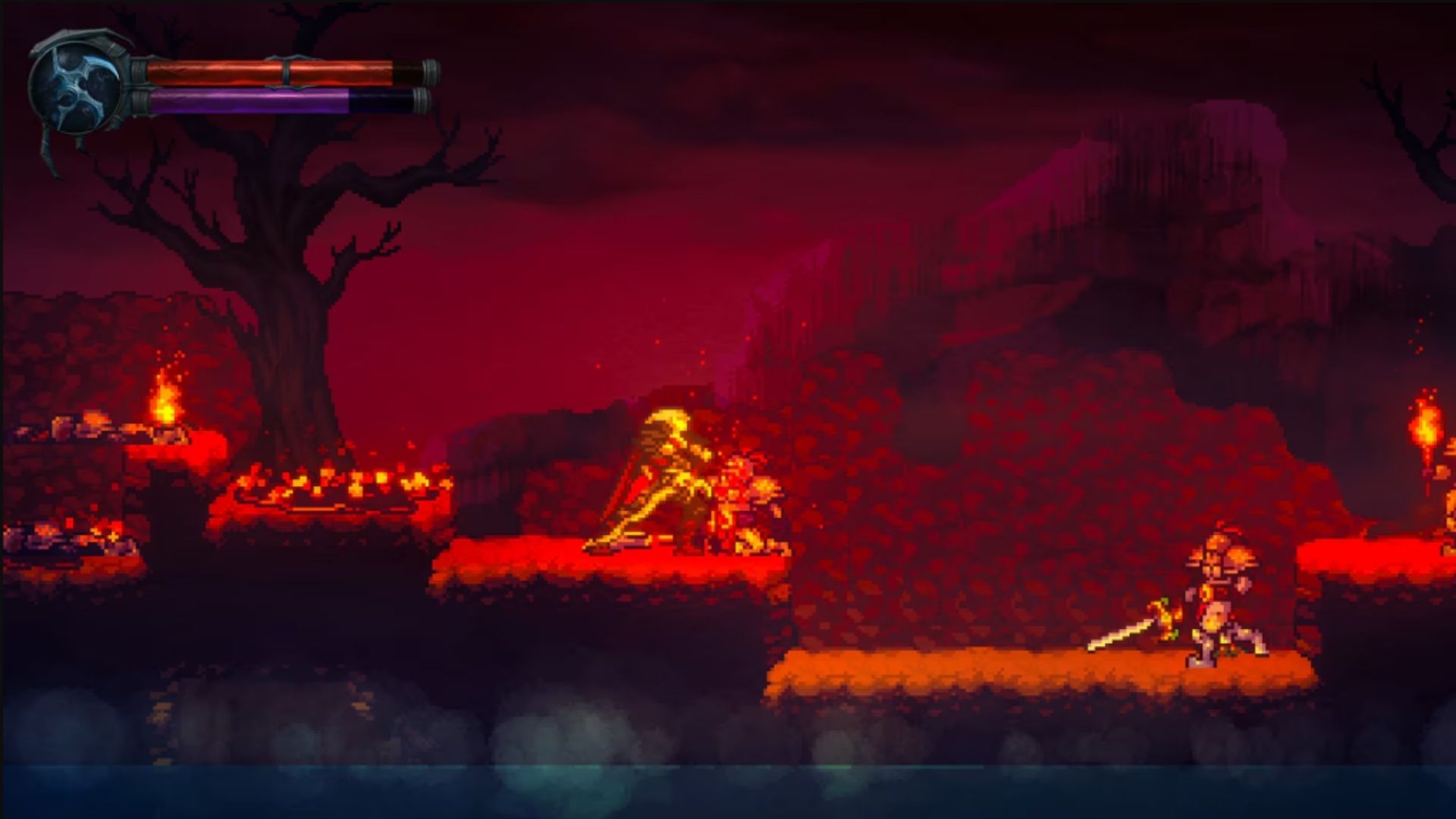This screenshot has width=1456, height=819.
Task: Click the round scythe emblem icon
Action: pos(76,89)
